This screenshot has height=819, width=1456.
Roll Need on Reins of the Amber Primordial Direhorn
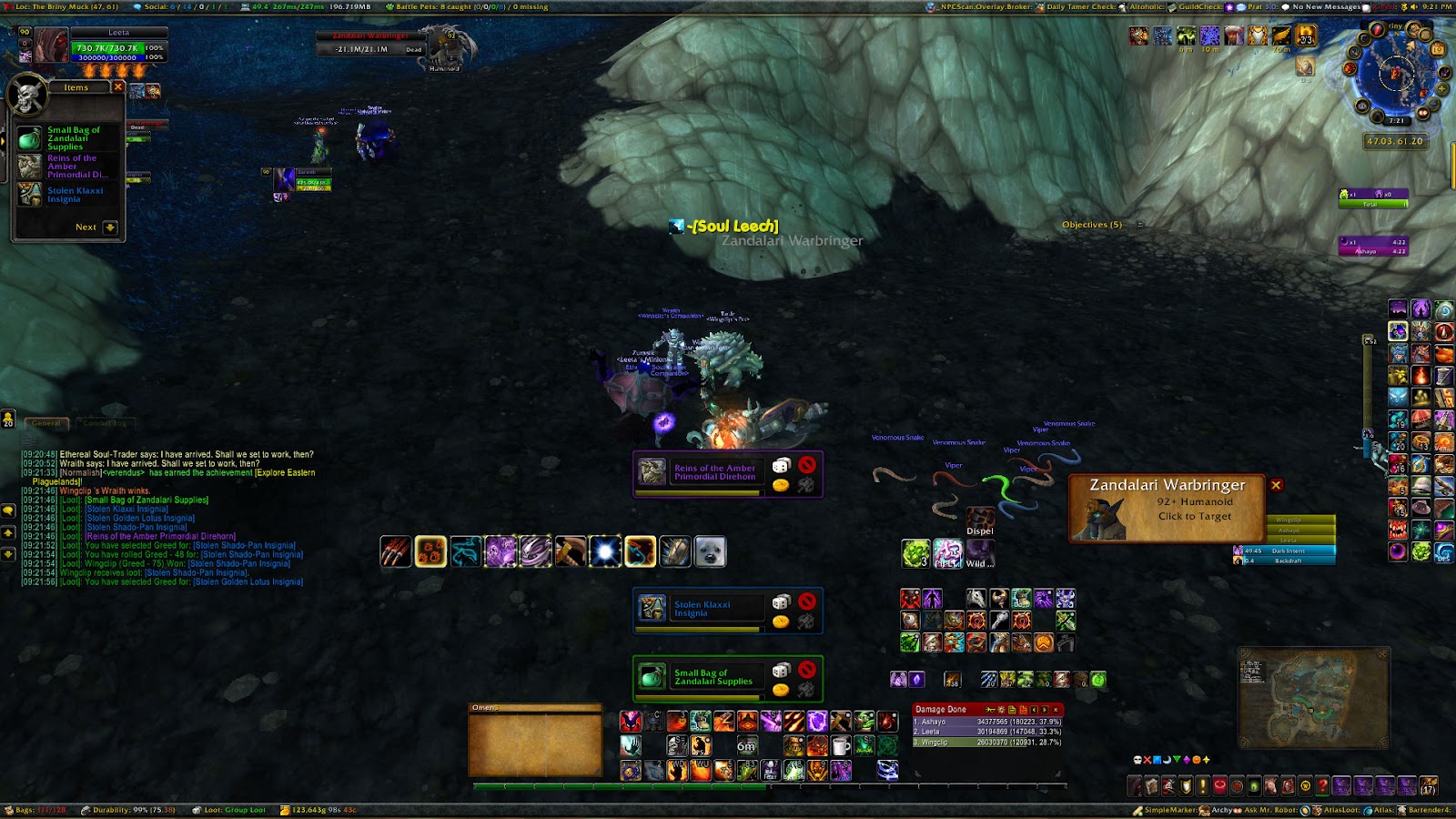[781, 466]
